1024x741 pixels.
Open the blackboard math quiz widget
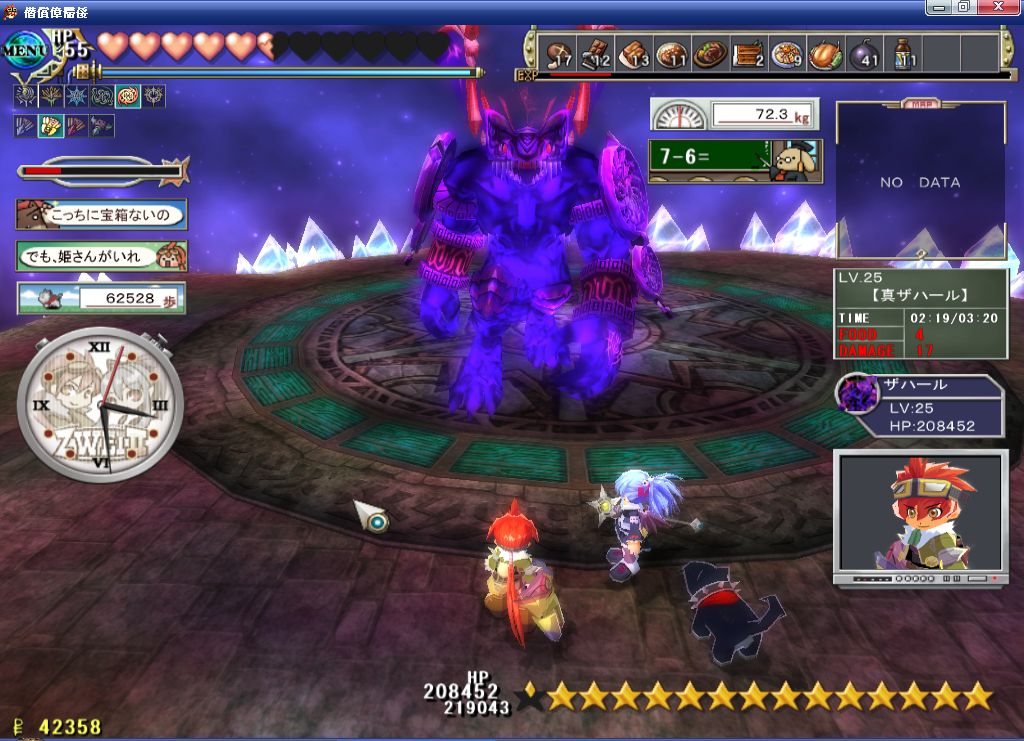click(735, 160)
